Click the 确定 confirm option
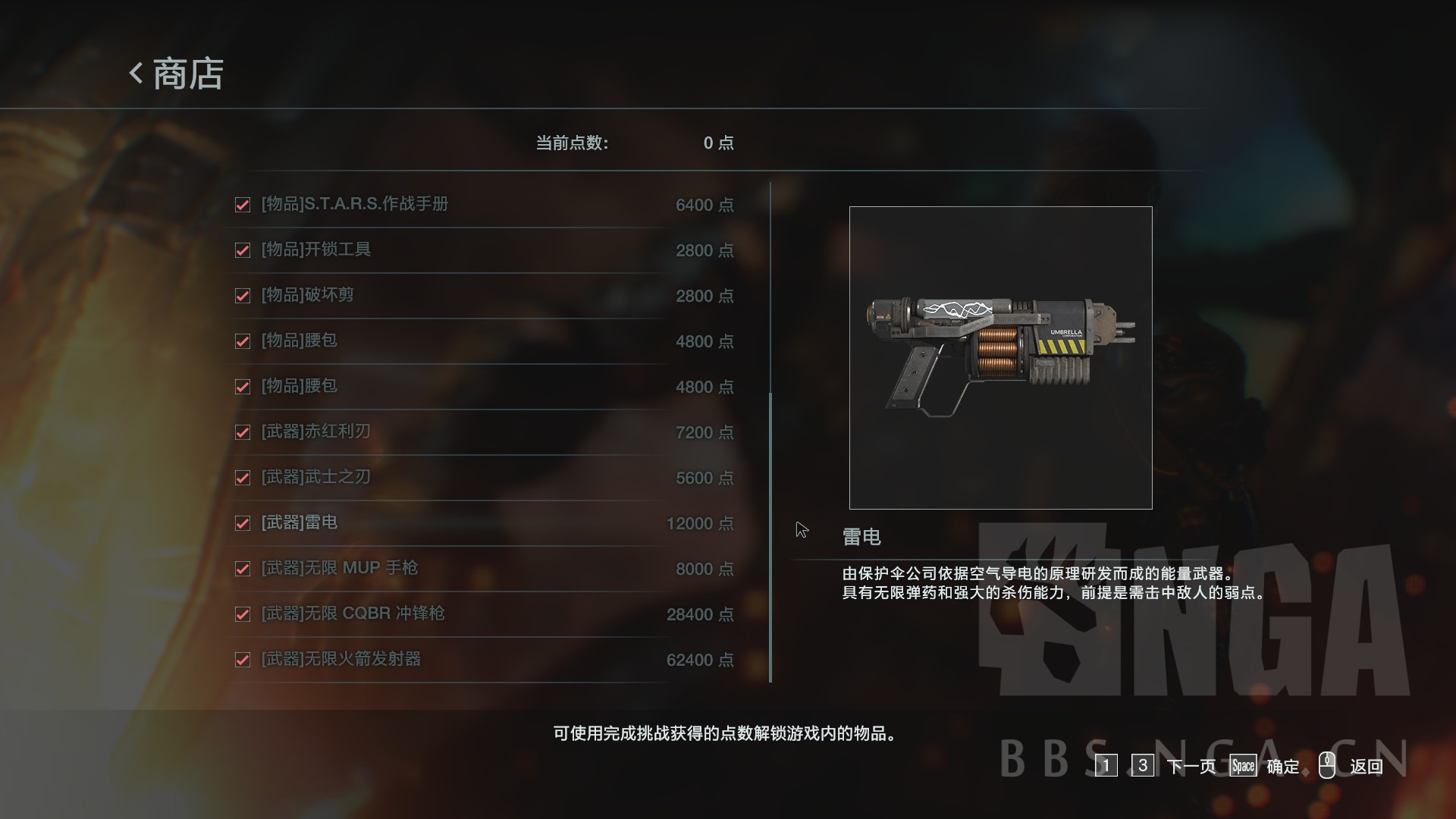The height and width of the screenshot is (819, 1456). 1283,767
